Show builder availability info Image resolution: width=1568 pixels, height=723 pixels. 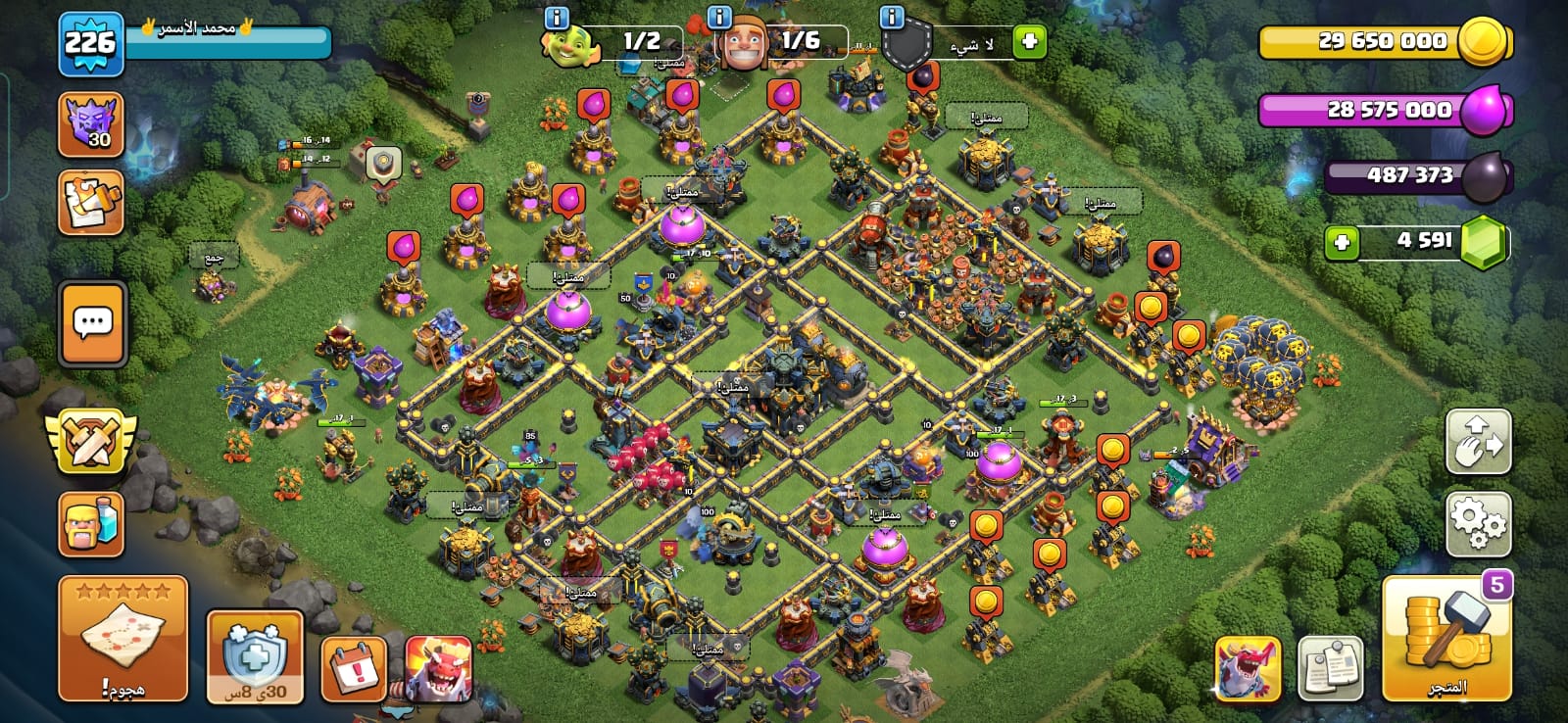pos(719,18)
